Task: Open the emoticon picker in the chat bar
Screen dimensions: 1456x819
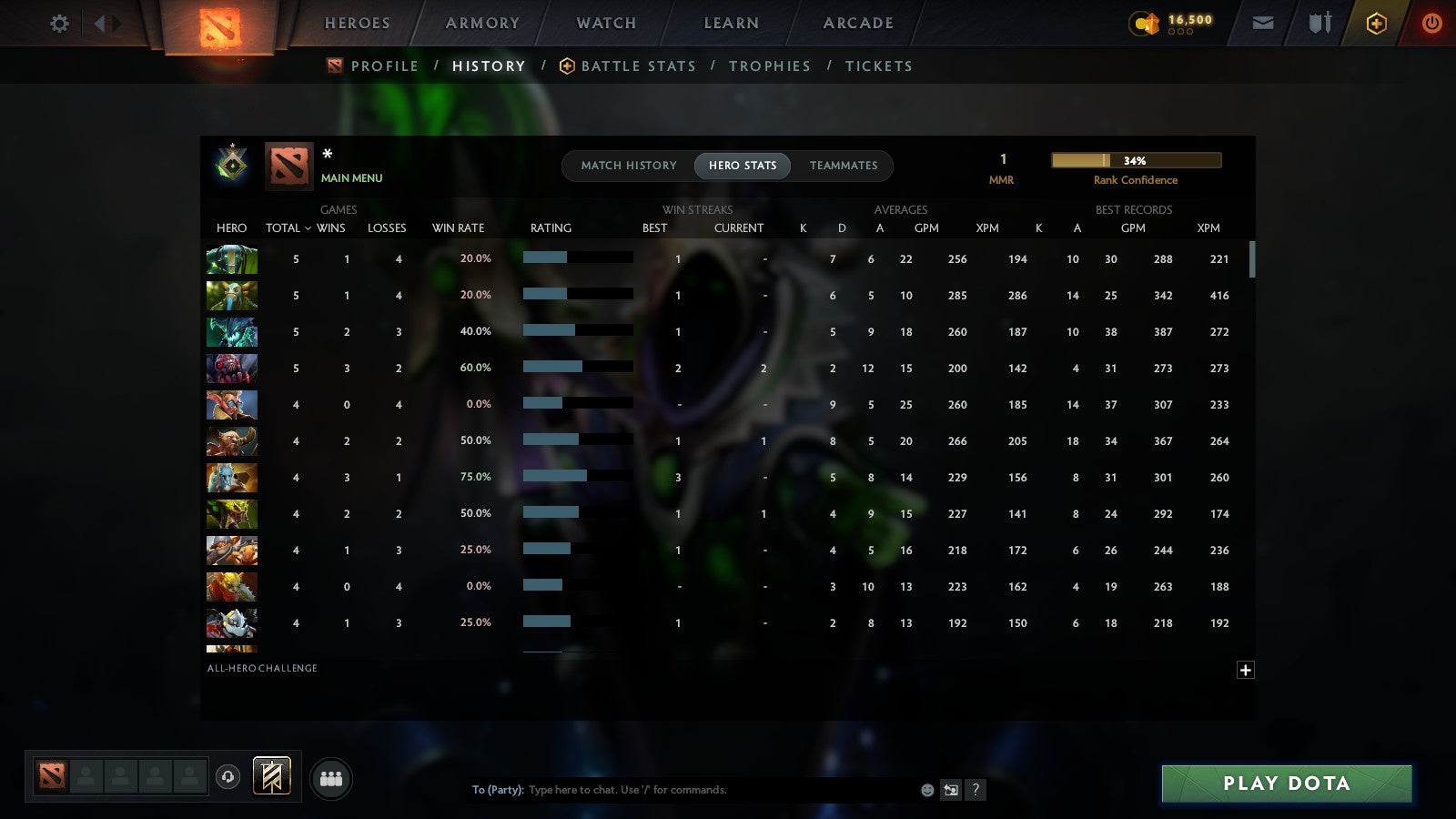Action: [925, 790]
